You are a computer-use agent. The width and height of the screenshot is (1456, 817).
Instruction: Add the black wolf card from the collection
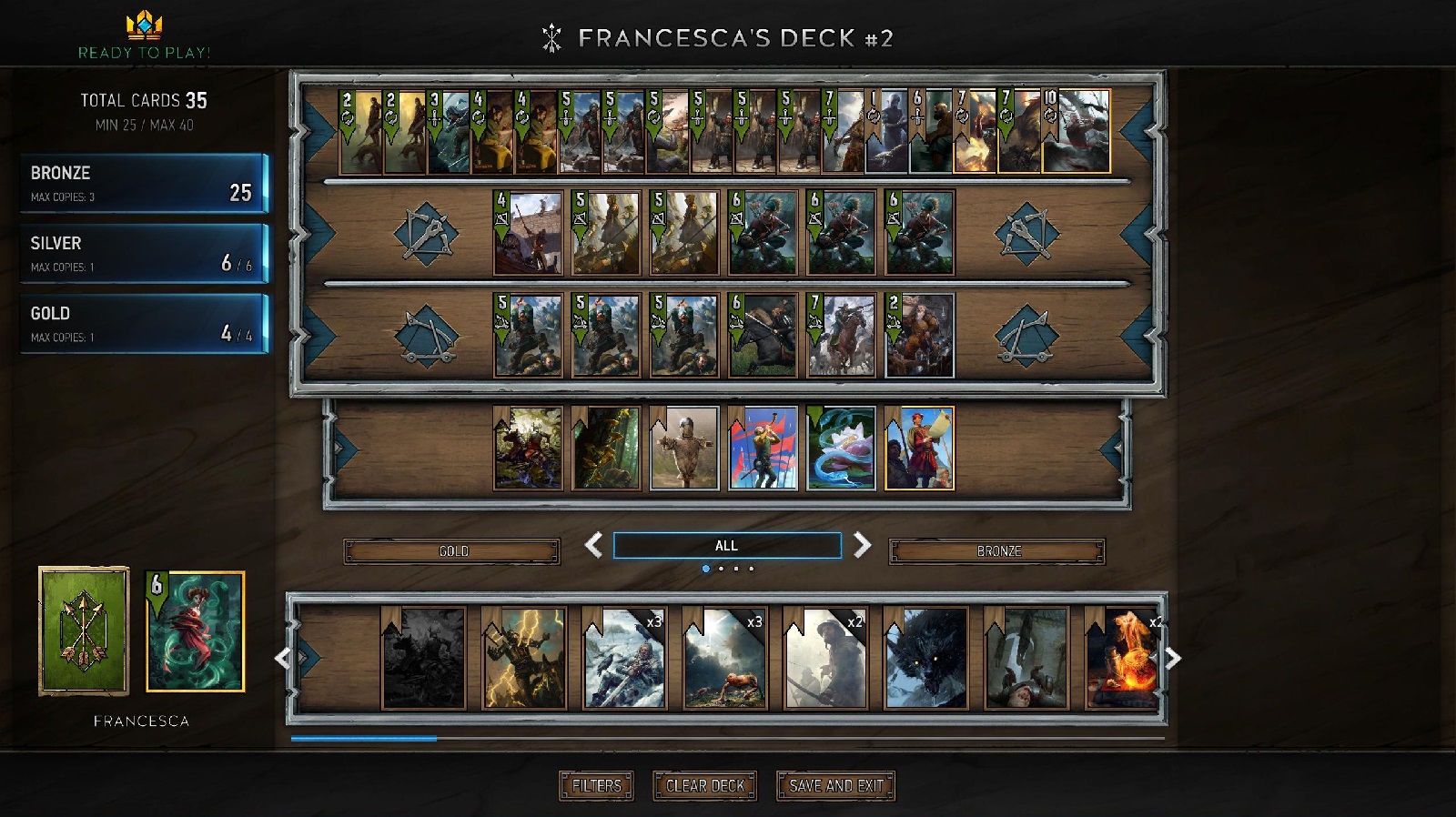[x=925, y=658]
